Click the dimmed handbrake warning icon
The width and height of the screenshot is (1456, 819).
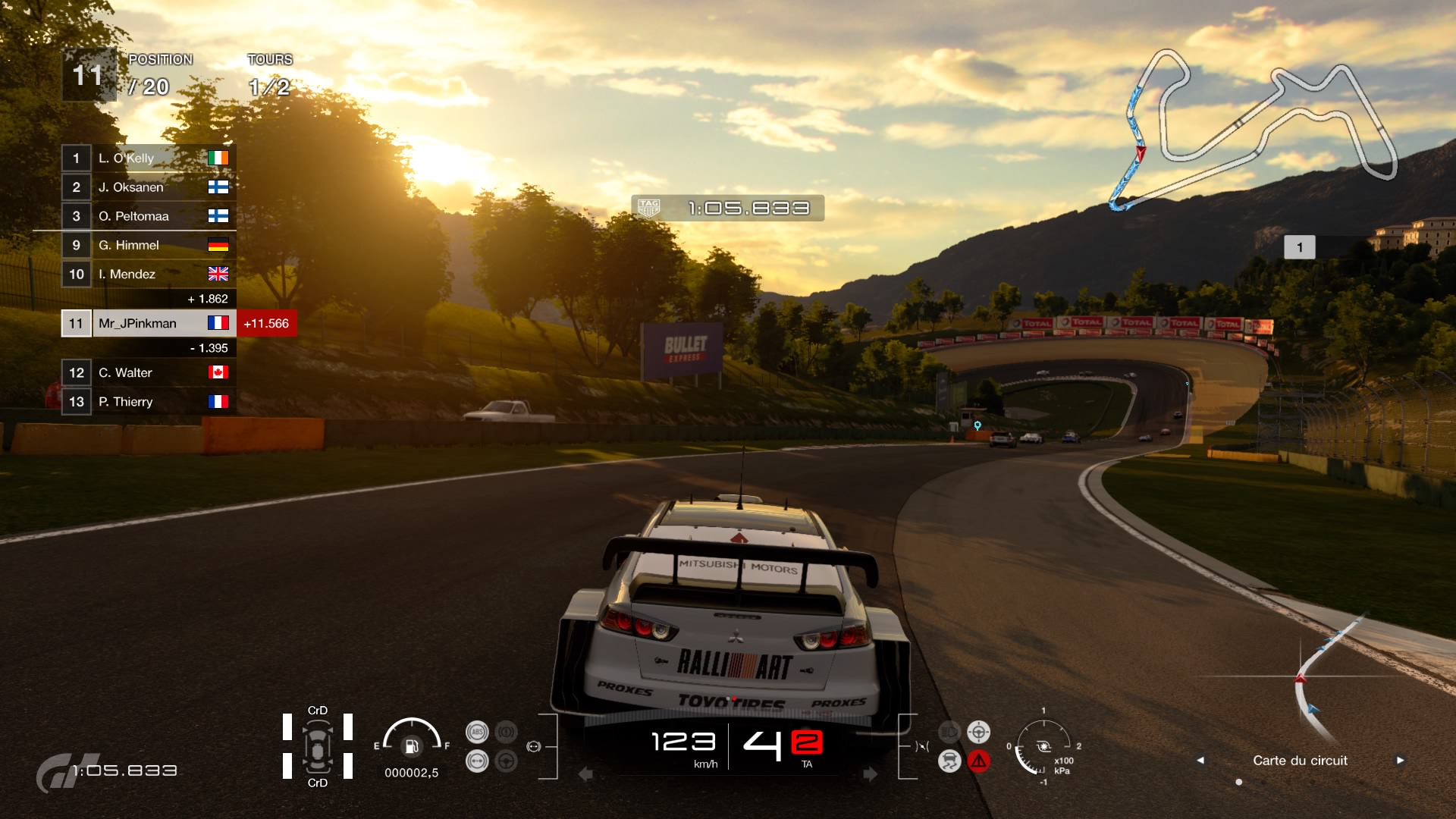(505, 731)
